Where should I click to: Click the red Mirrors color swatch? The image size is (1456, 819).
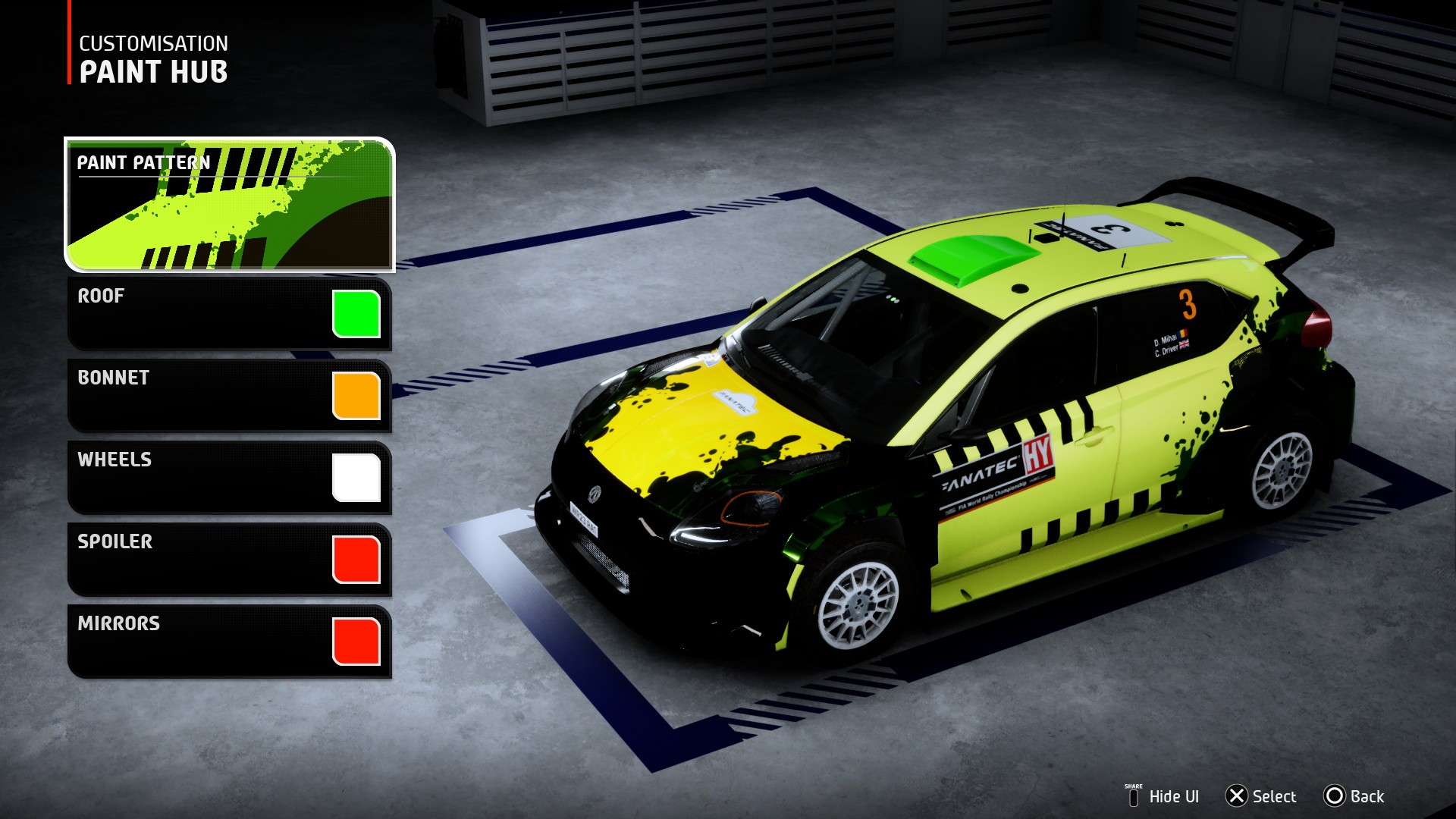pyautogui.click(x=356, y=642)
